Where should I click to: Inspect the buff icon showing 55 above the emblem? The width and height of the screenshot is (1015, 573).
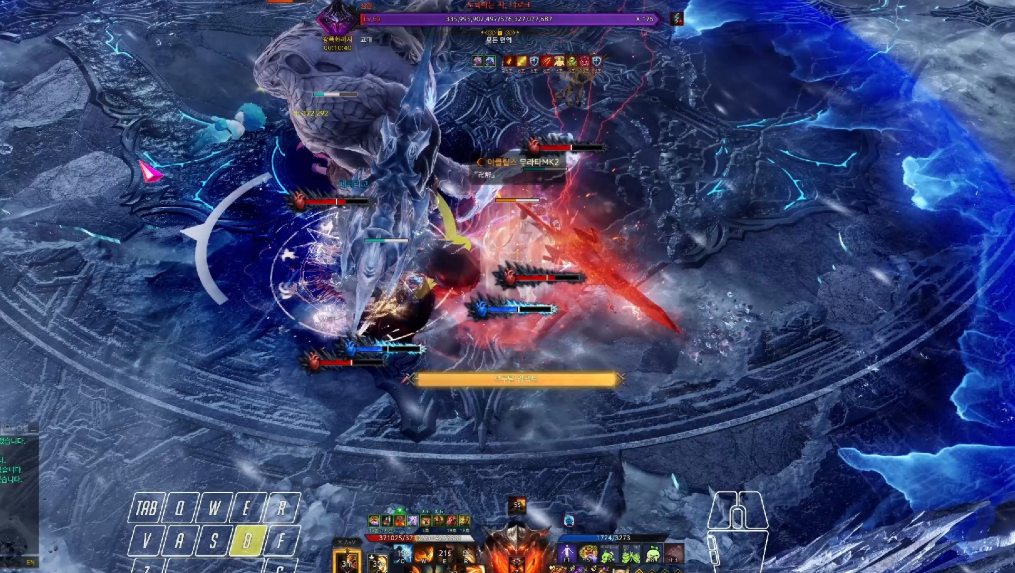pos(516,505)
